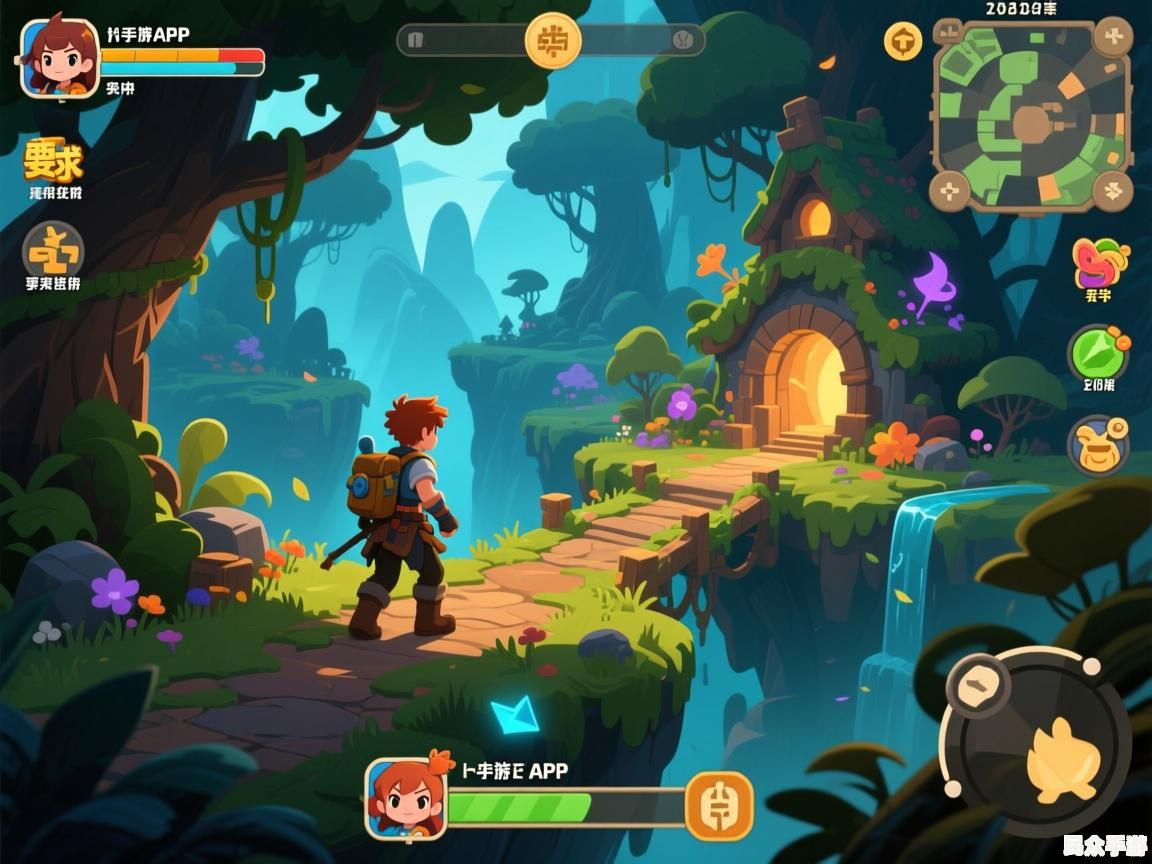Image resolution: width=1152 pixels, height=864 pixels.
Task: Select the small icon at the top bar's left end
Action: [x=418, y=40]
